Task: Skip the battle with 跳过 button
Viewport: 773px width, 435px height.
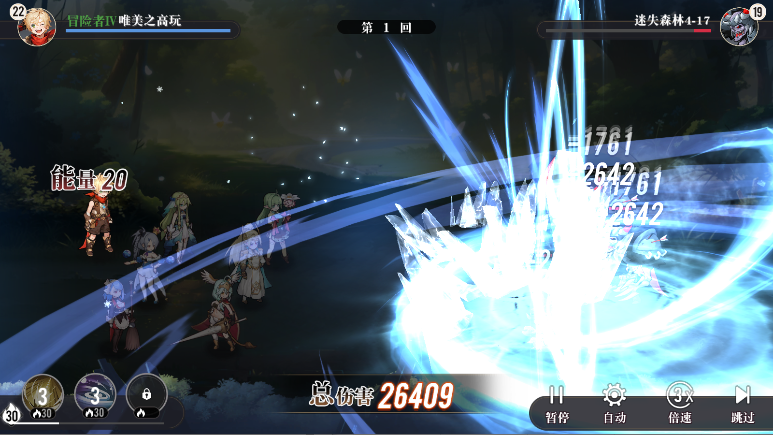Action: coord(742,403)
